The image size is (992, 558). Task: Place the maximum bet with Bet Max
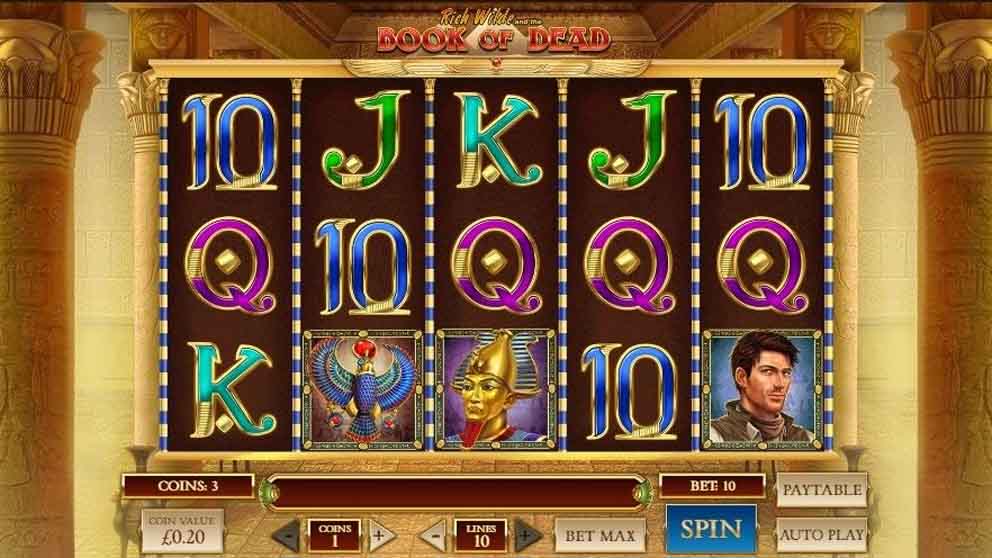(x=602, y=535)
